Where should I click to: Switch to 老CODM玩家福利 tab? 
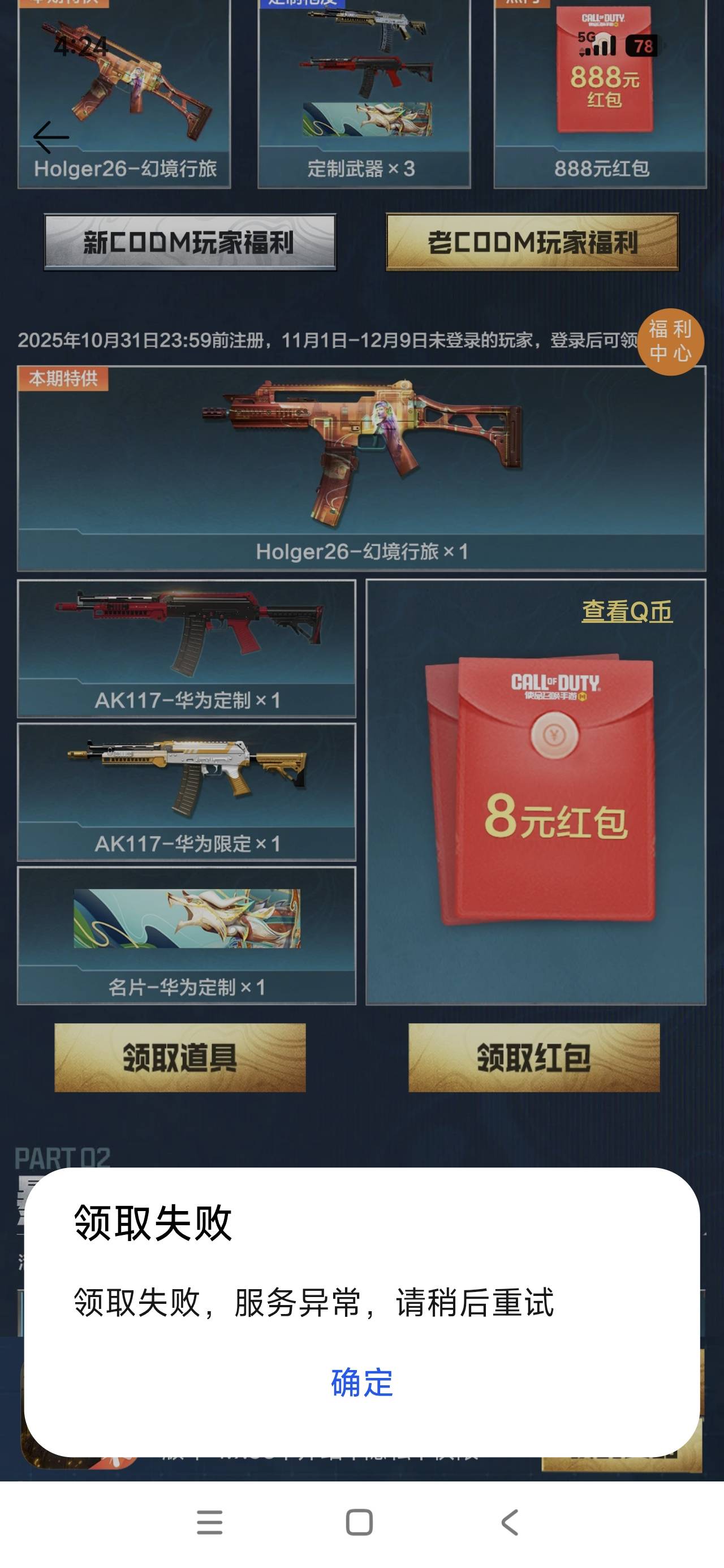[x=532, y=243]
